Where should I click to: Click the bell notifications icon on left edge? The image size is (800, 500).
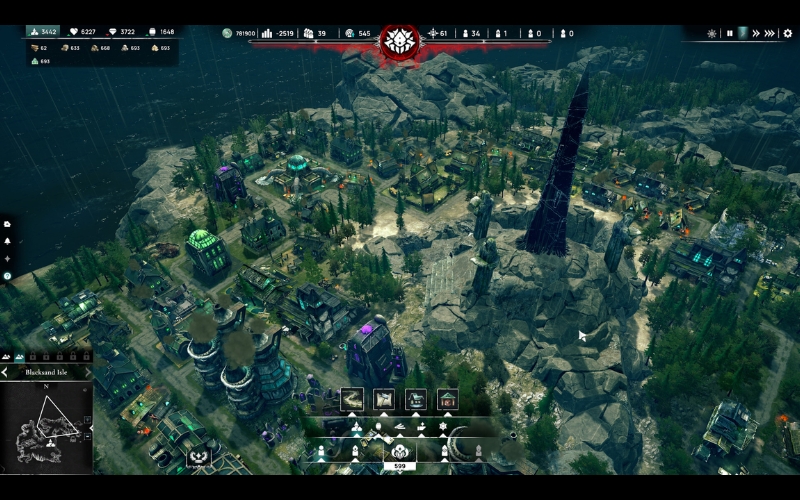click(x=7, y=241)
